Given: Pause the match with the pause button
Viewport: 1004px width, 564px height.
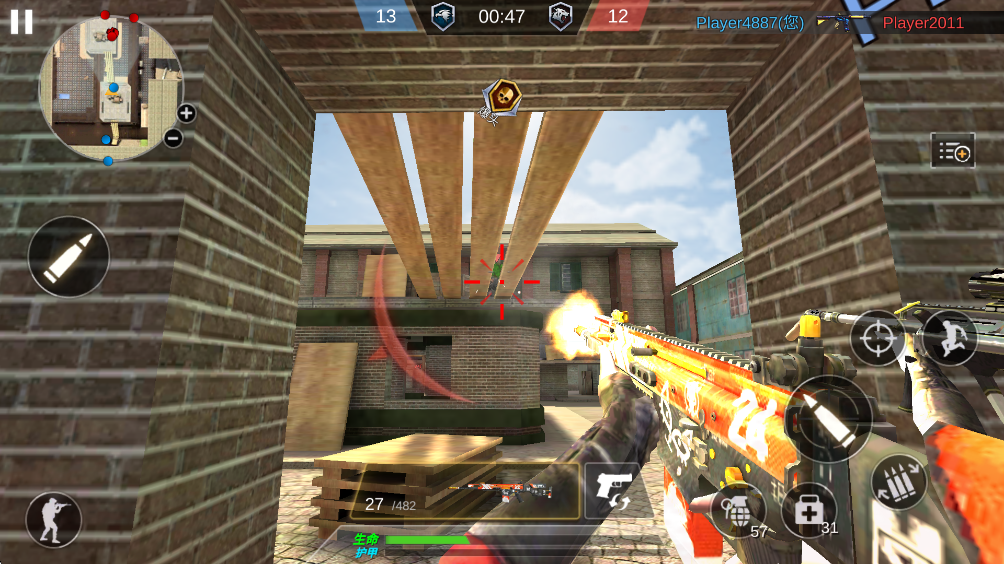Looking at the screenshot, I should tap(21, 21).
